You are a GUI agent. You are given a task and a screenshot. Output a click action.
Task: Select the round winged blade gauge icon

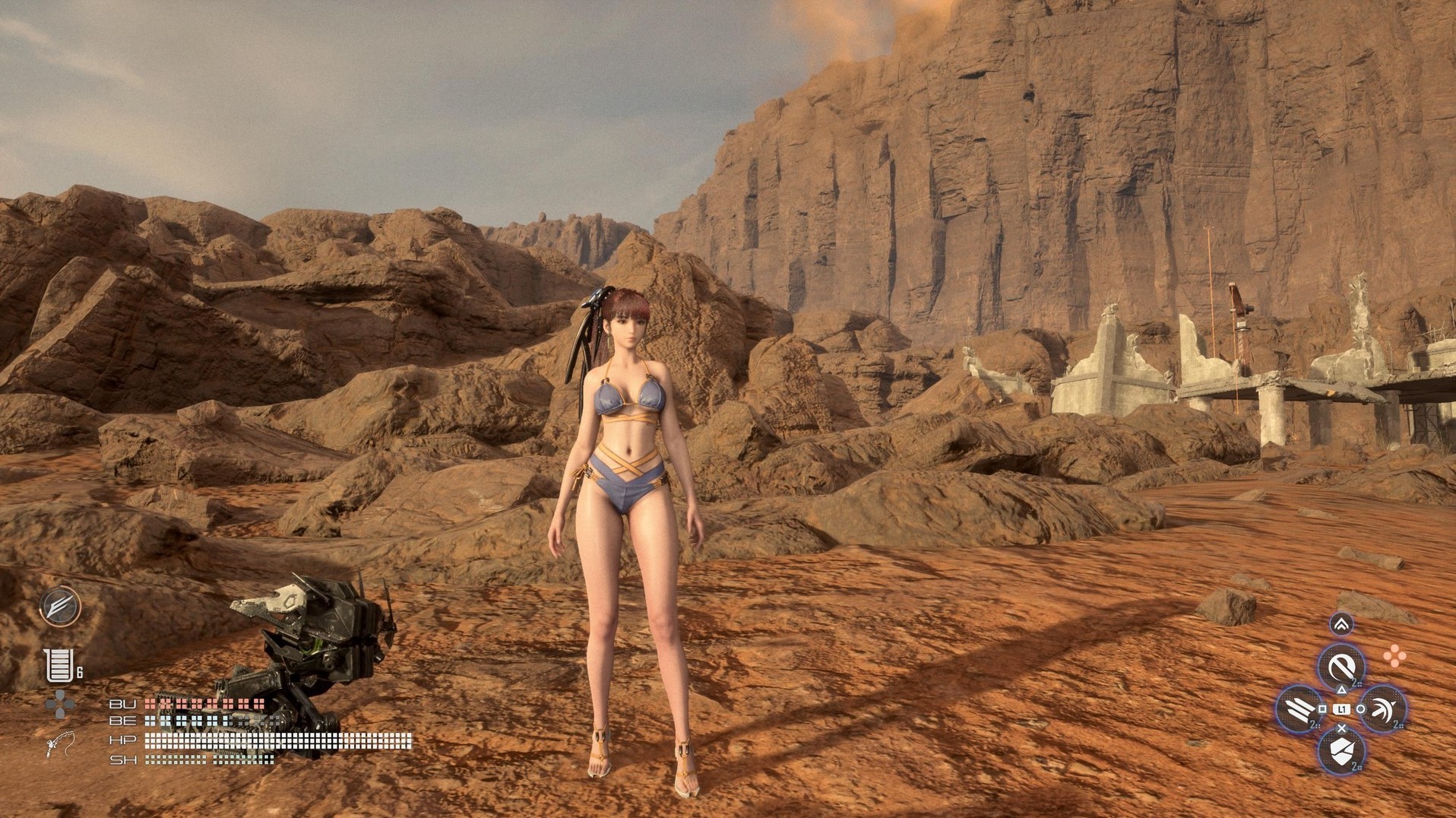coord(60,607)
